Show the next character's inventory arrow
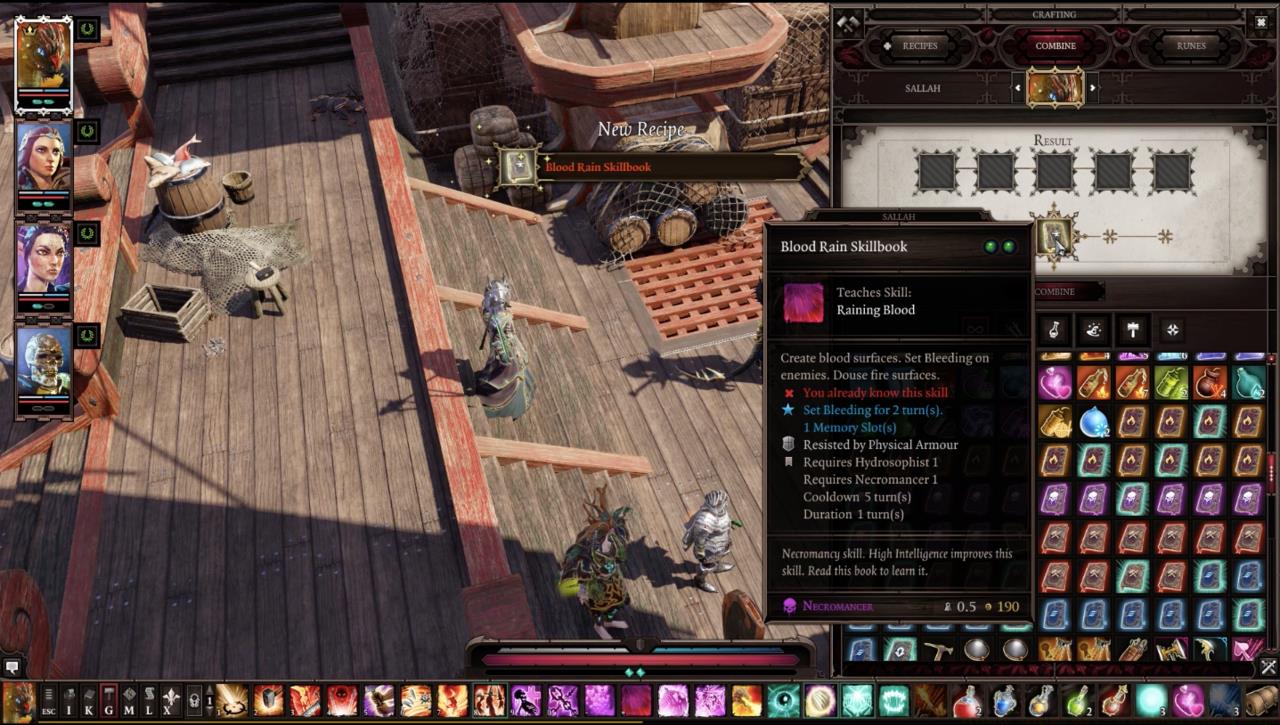 click(x=1092, y=88)
